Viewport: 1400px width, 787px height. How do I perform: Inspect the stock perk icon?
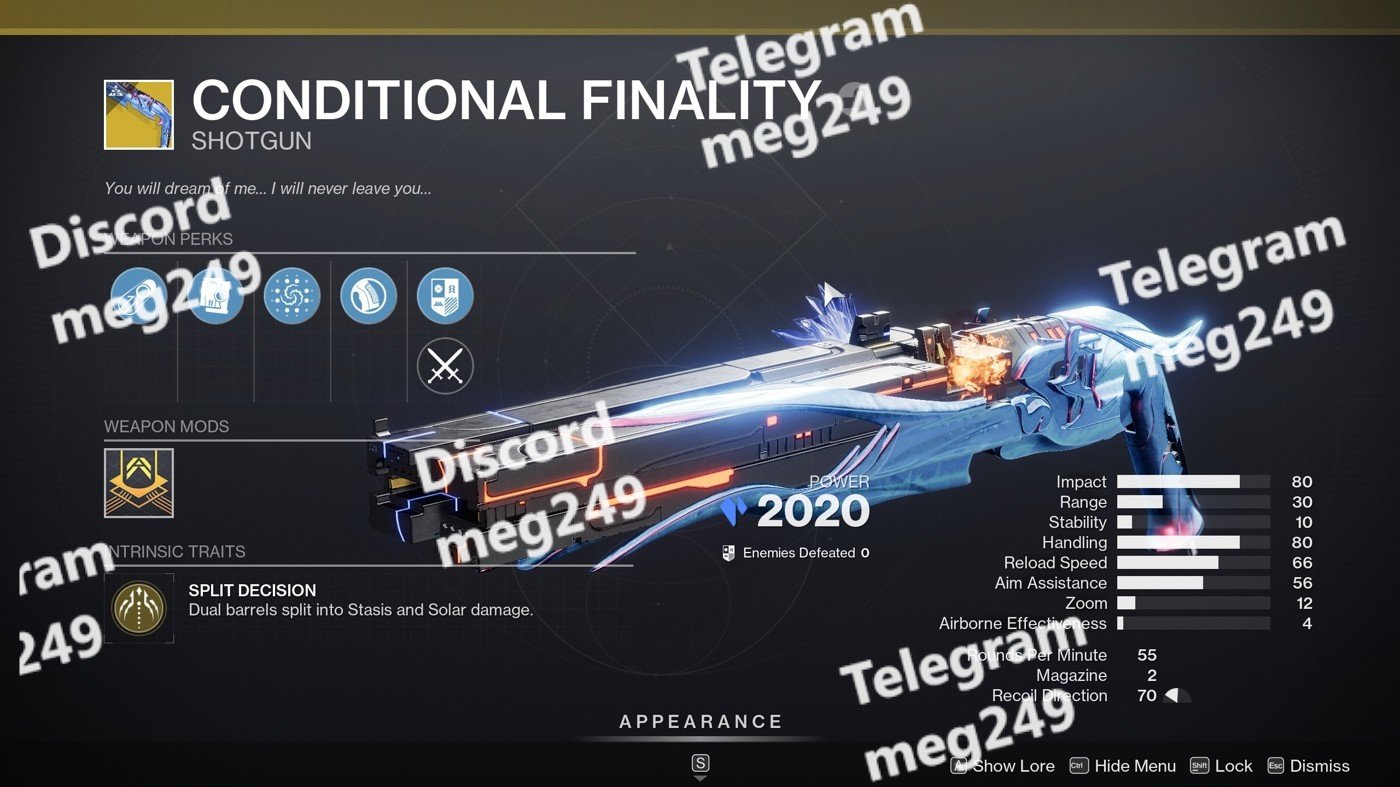pos(368,297)
